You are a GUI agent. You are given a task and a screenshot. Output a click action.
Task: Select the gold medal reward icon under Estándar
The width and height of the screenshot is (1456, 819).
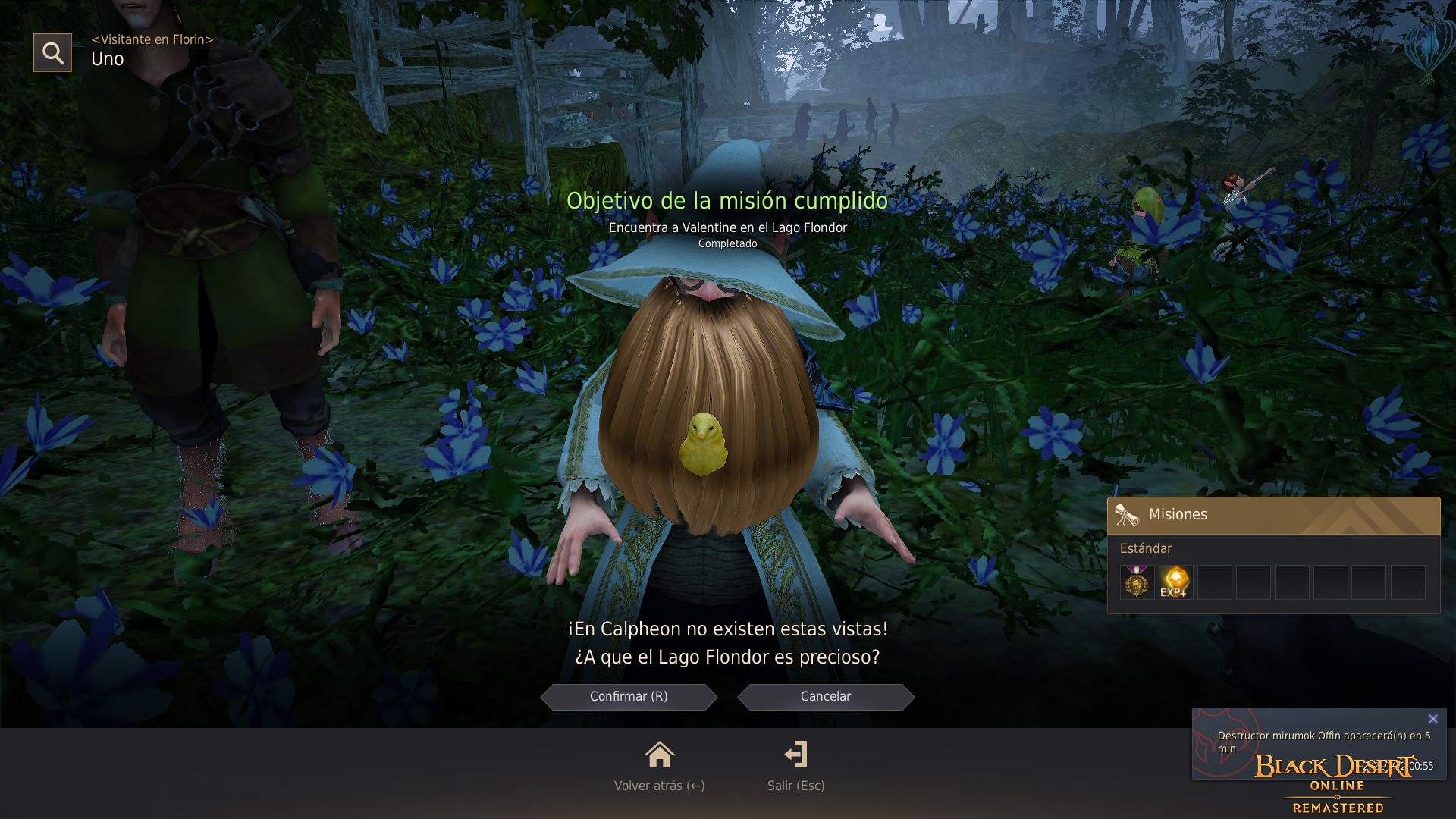tap(1137, 581)
